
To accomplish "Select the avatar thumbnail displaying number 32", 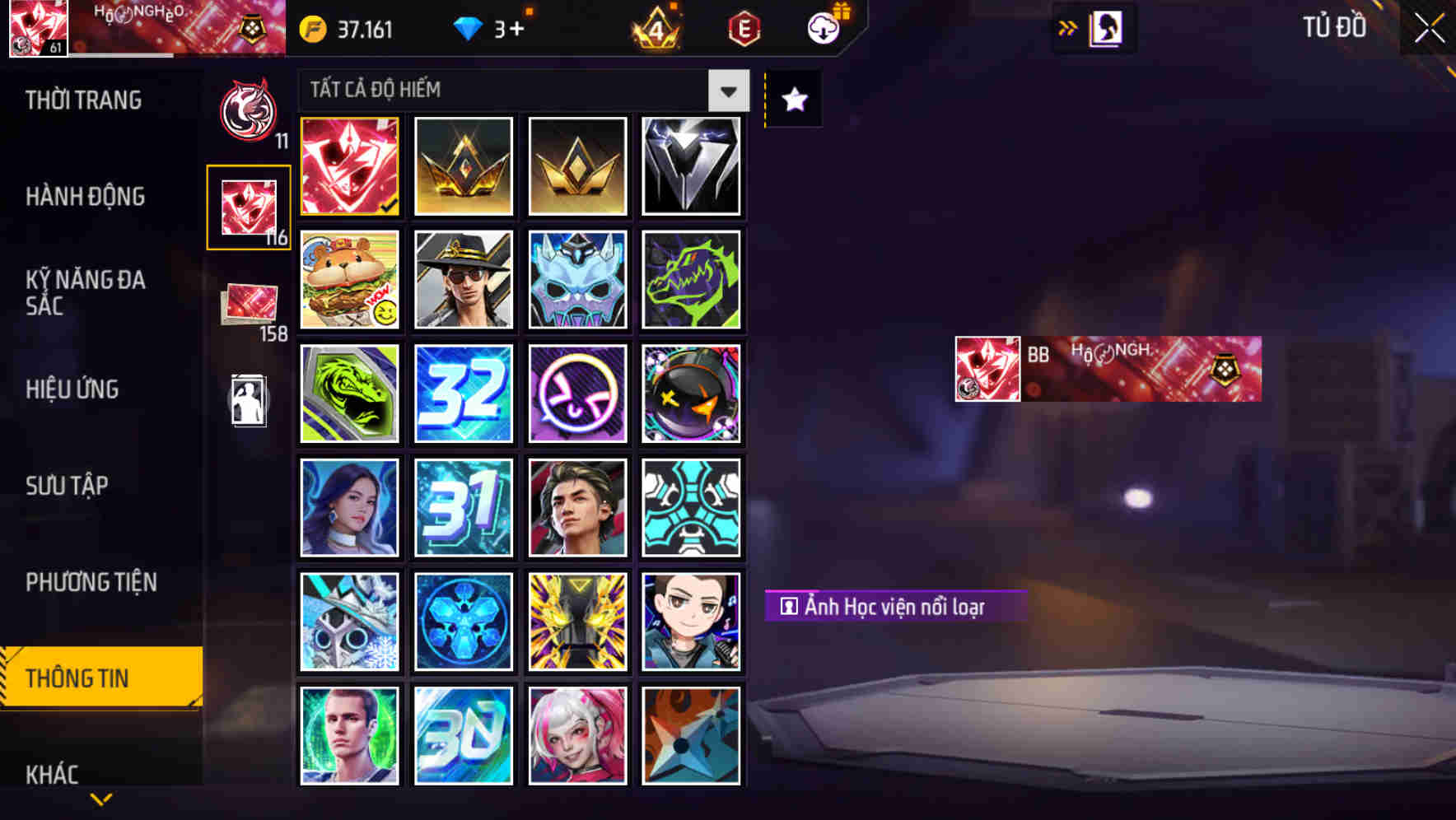I will (463, 394).
